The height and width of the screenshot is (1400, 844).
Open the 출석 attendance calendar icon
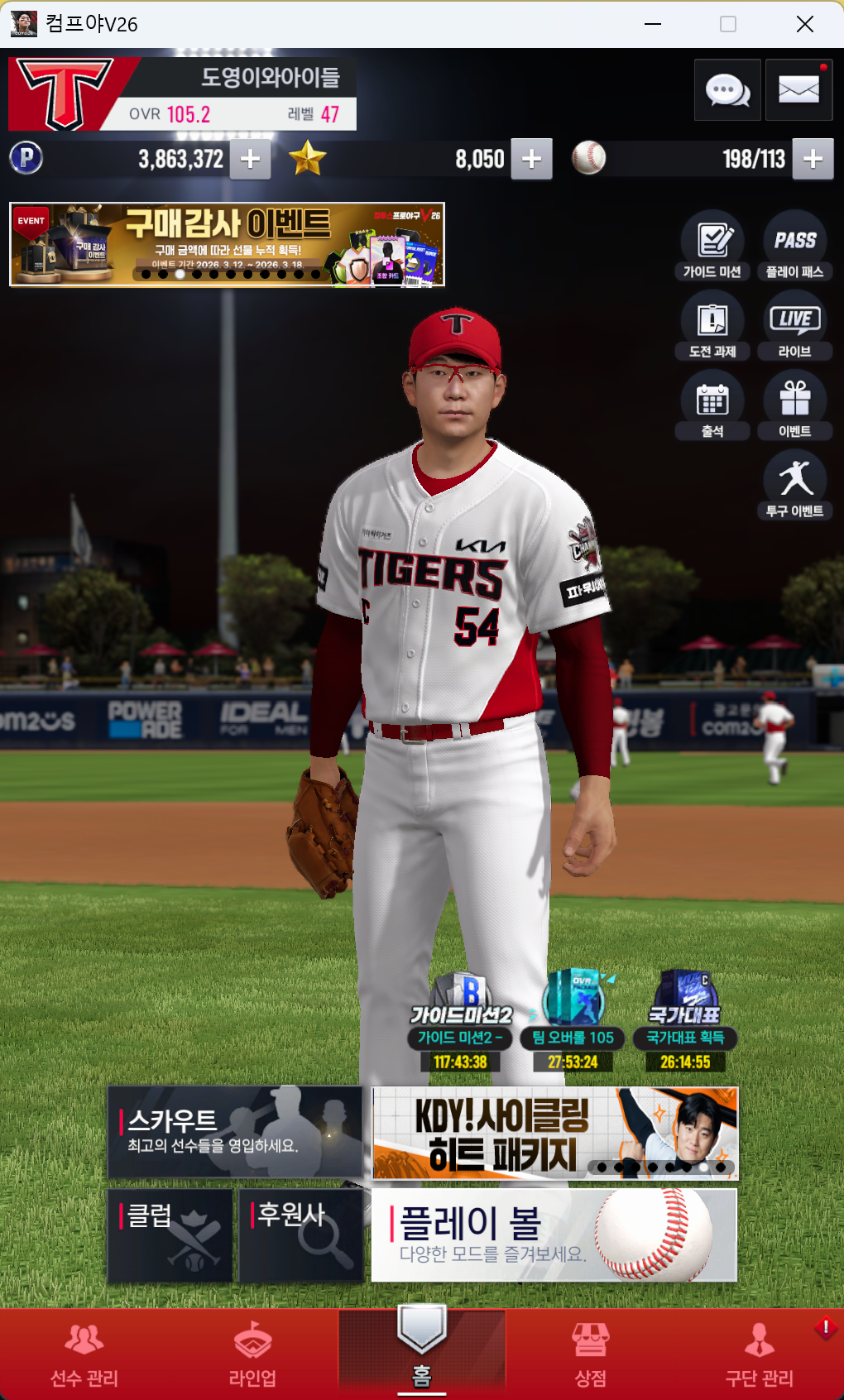point(712,405)
